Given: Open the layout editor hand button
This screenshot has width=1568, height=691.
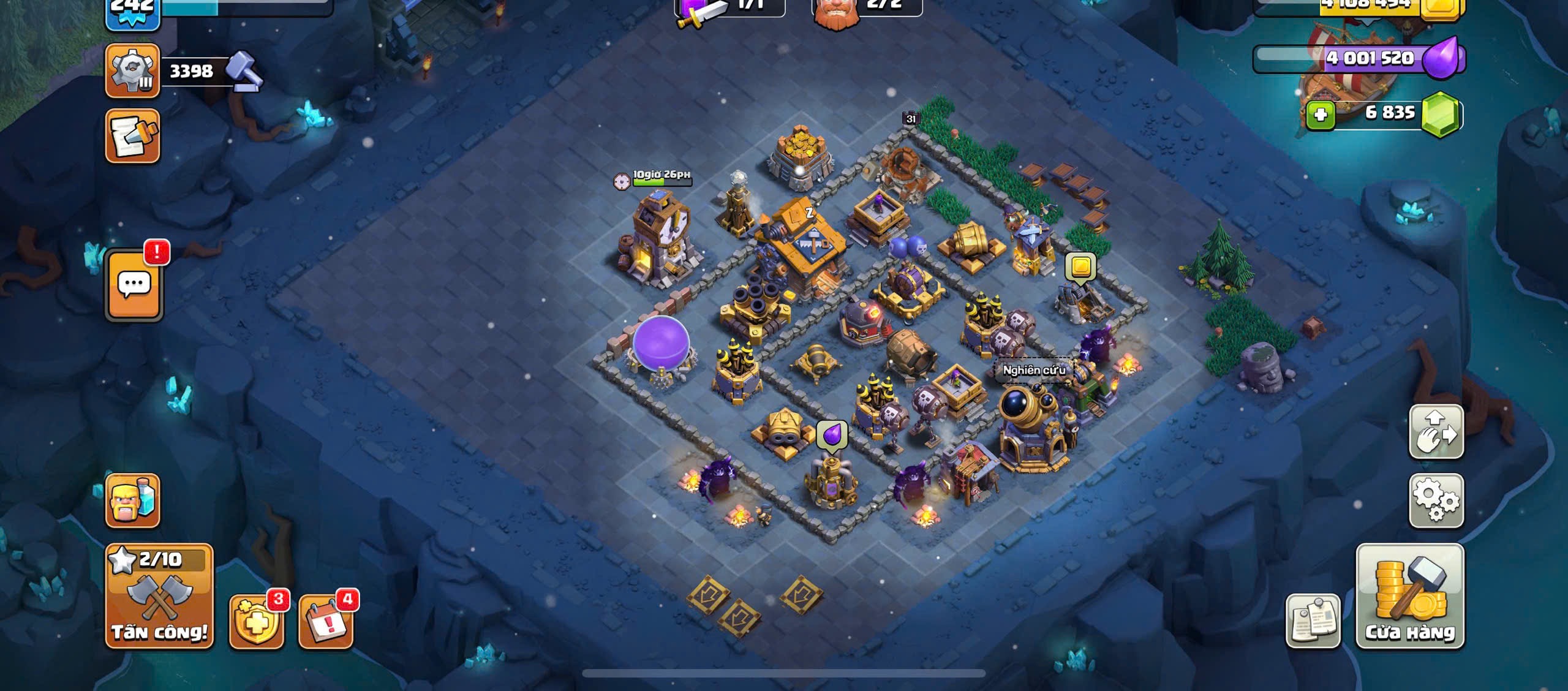Looking at the screenshot, I should point(1436,431).
